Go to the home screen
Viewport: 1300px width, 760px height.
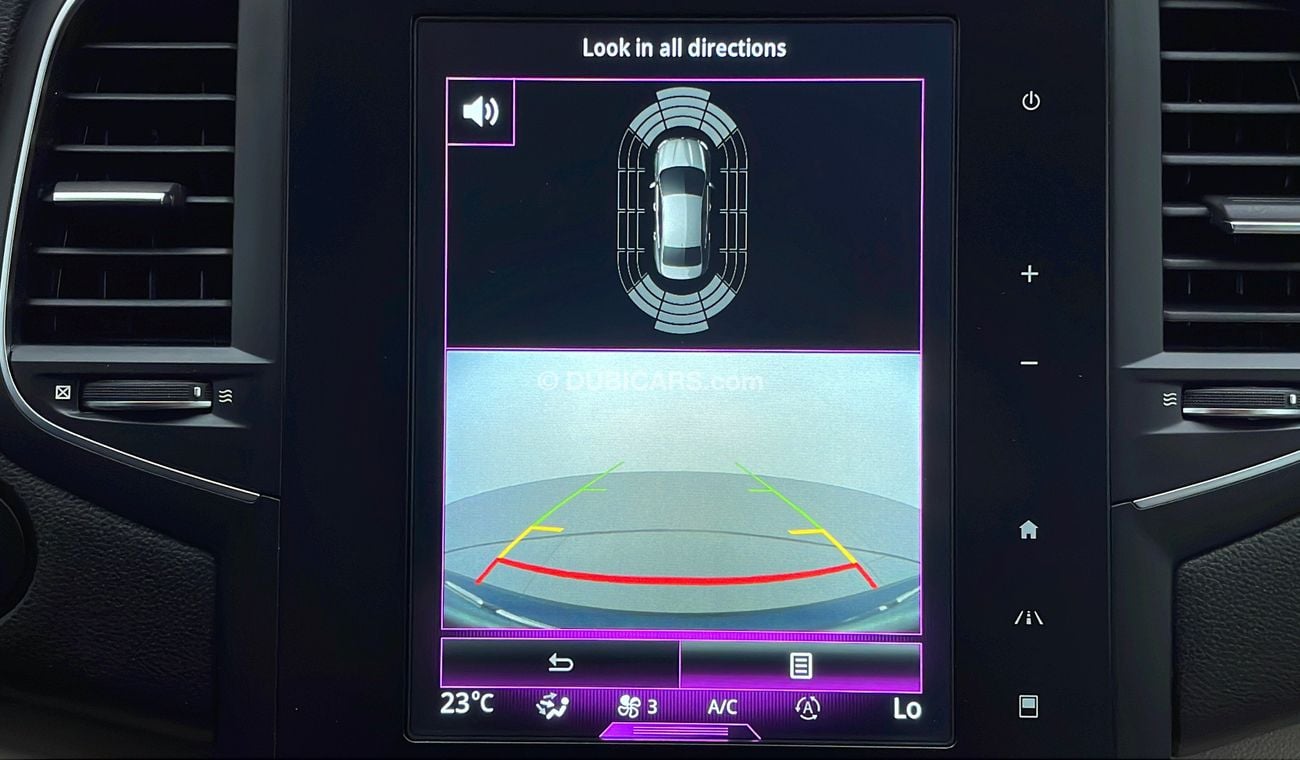coord(1028,530)
